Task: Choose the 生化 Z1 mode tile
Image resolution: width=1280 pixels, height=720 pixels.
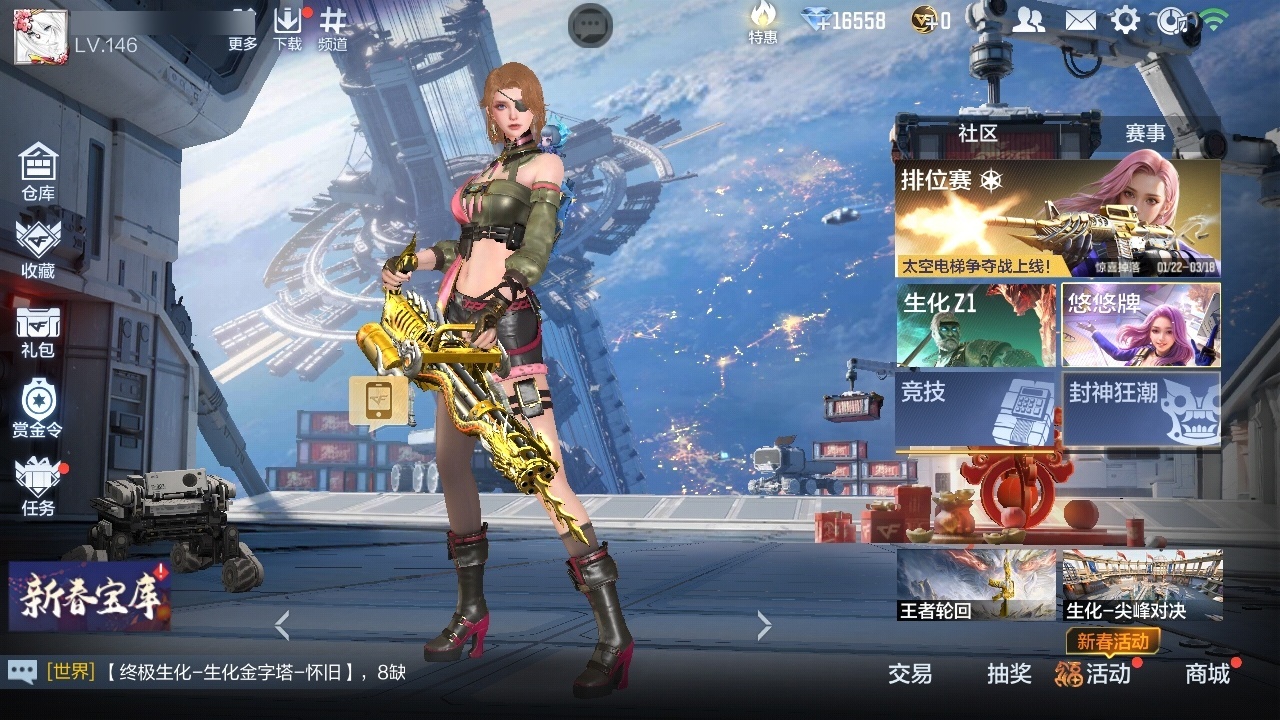Action: (x=975, y=325)
